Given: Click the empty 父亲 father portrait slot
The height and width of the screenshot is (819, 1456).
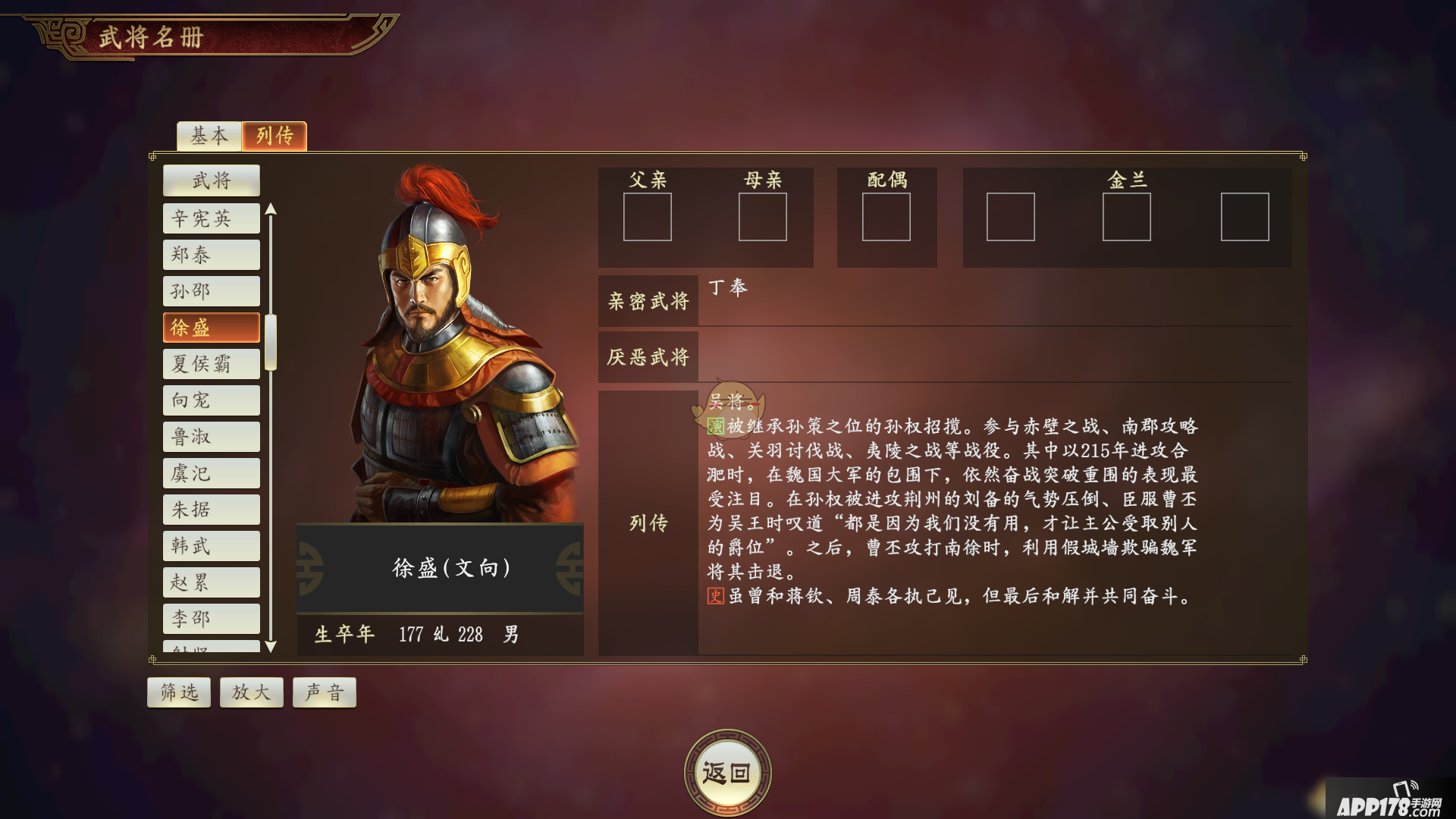Looking at the screenshot, I should [x=648, y=218].
